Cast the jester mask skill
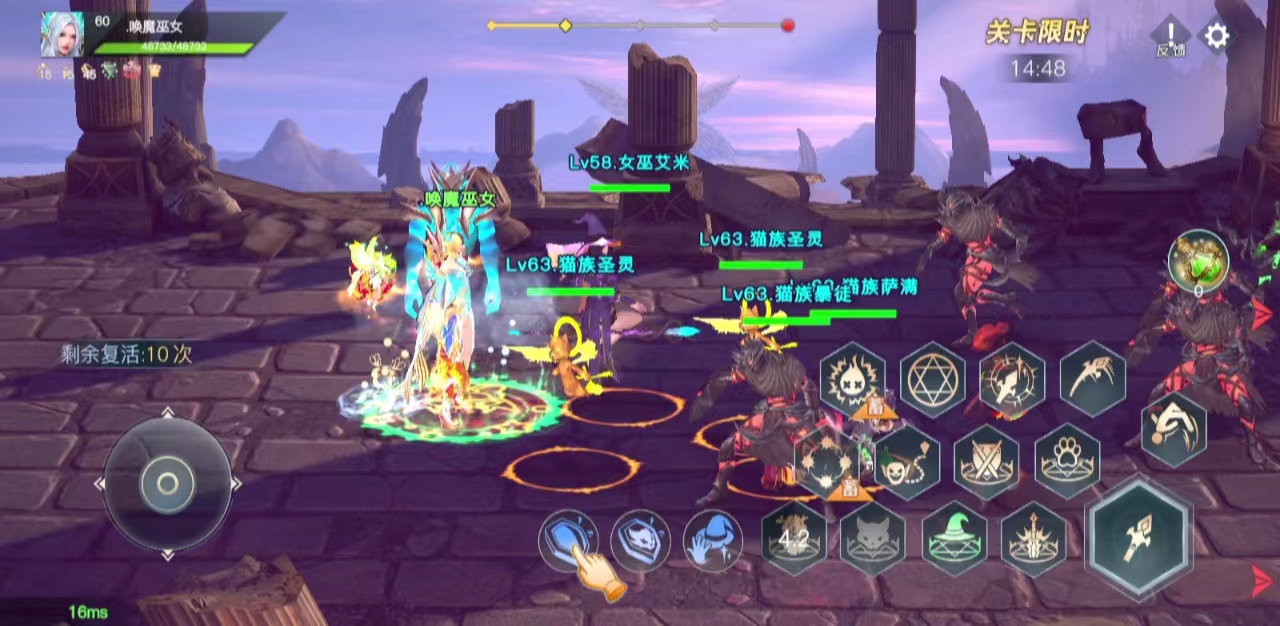The width and height of the screenshot is (1280, 626). click(907, 460)
